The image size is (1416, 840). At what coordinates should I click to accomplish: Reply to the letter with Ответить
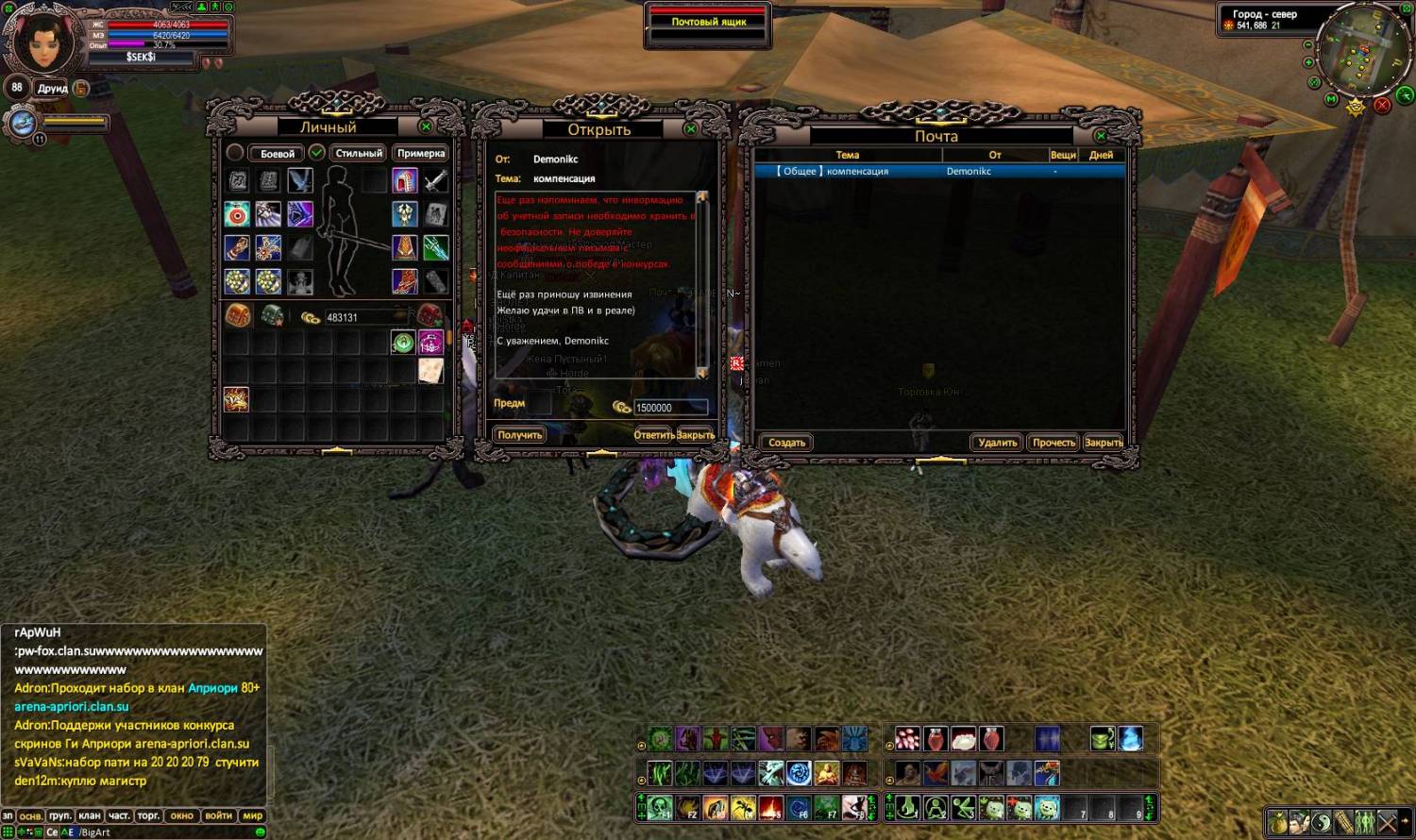(653, 435)
